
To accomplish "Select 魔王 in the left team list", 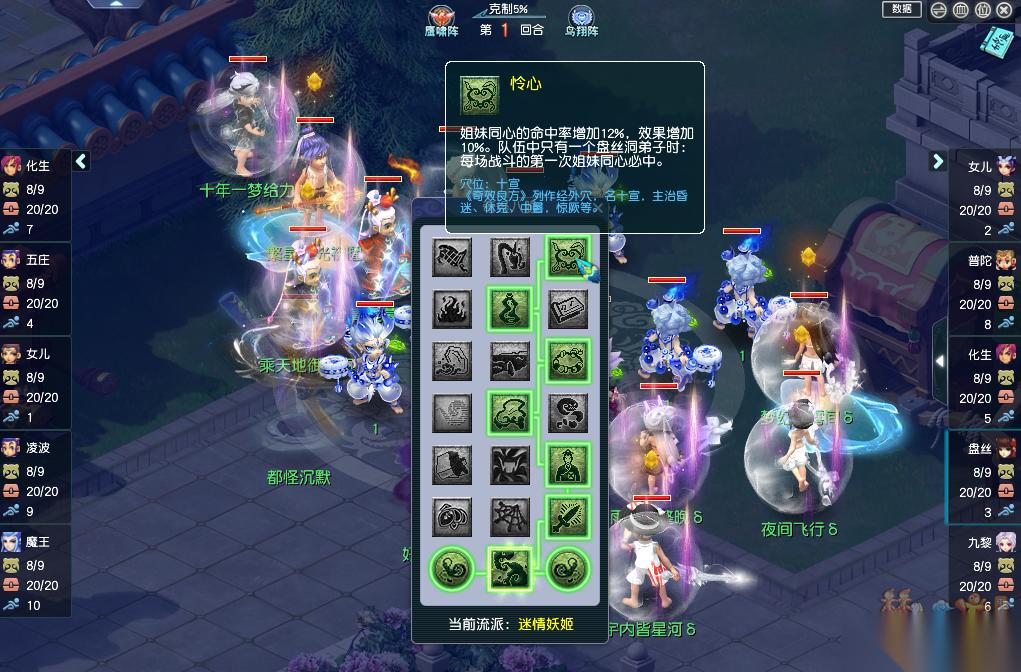I will pos(36,542).
